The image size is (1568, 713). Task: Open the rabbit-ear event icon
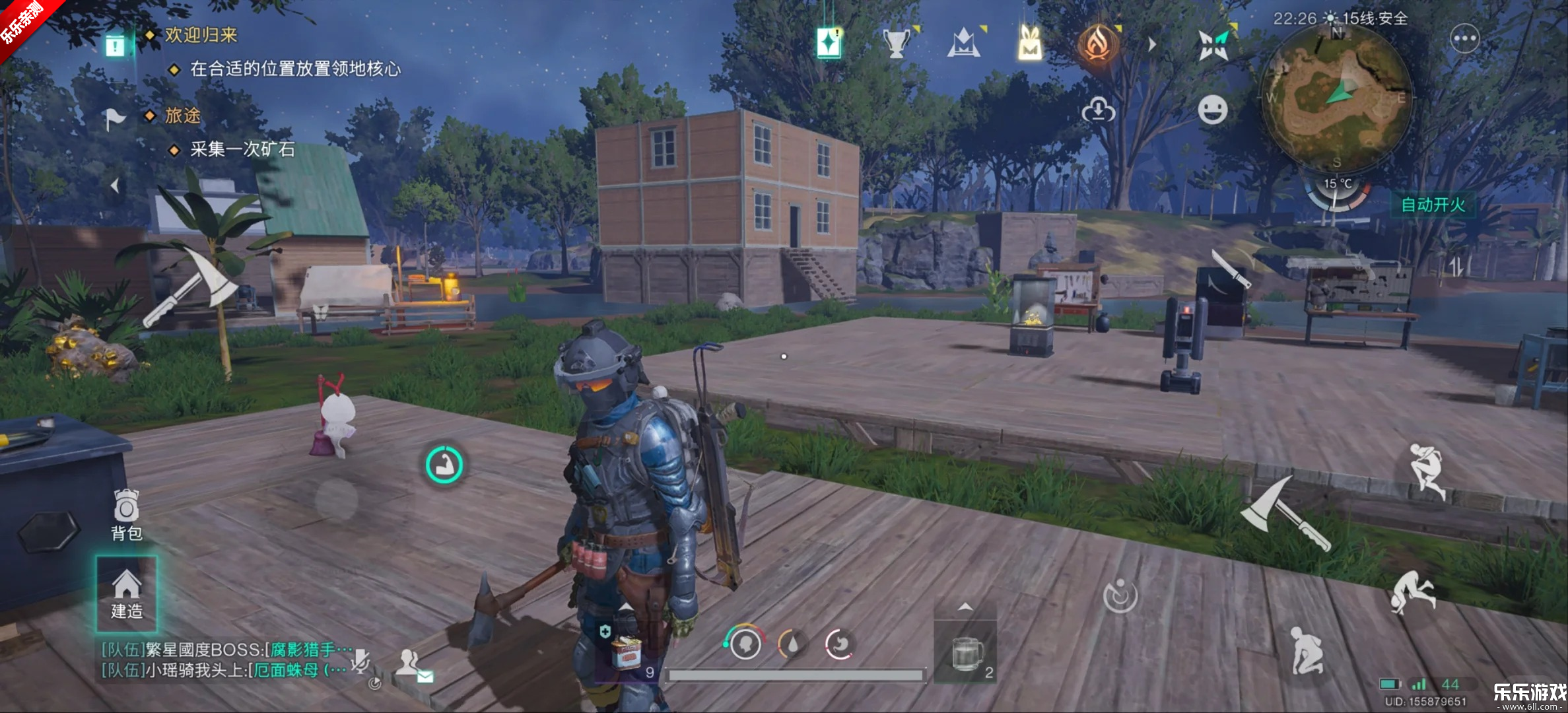1030,44
